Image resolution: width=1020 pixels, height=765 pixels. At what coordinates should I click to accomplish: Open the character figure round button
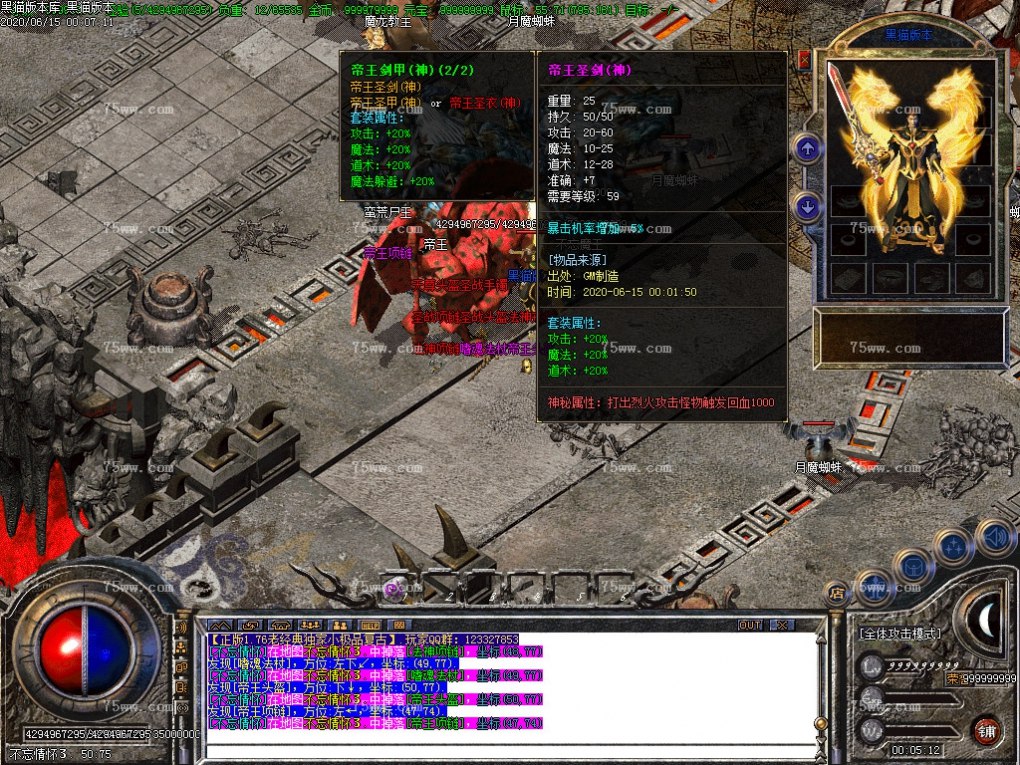click(873, 586)
